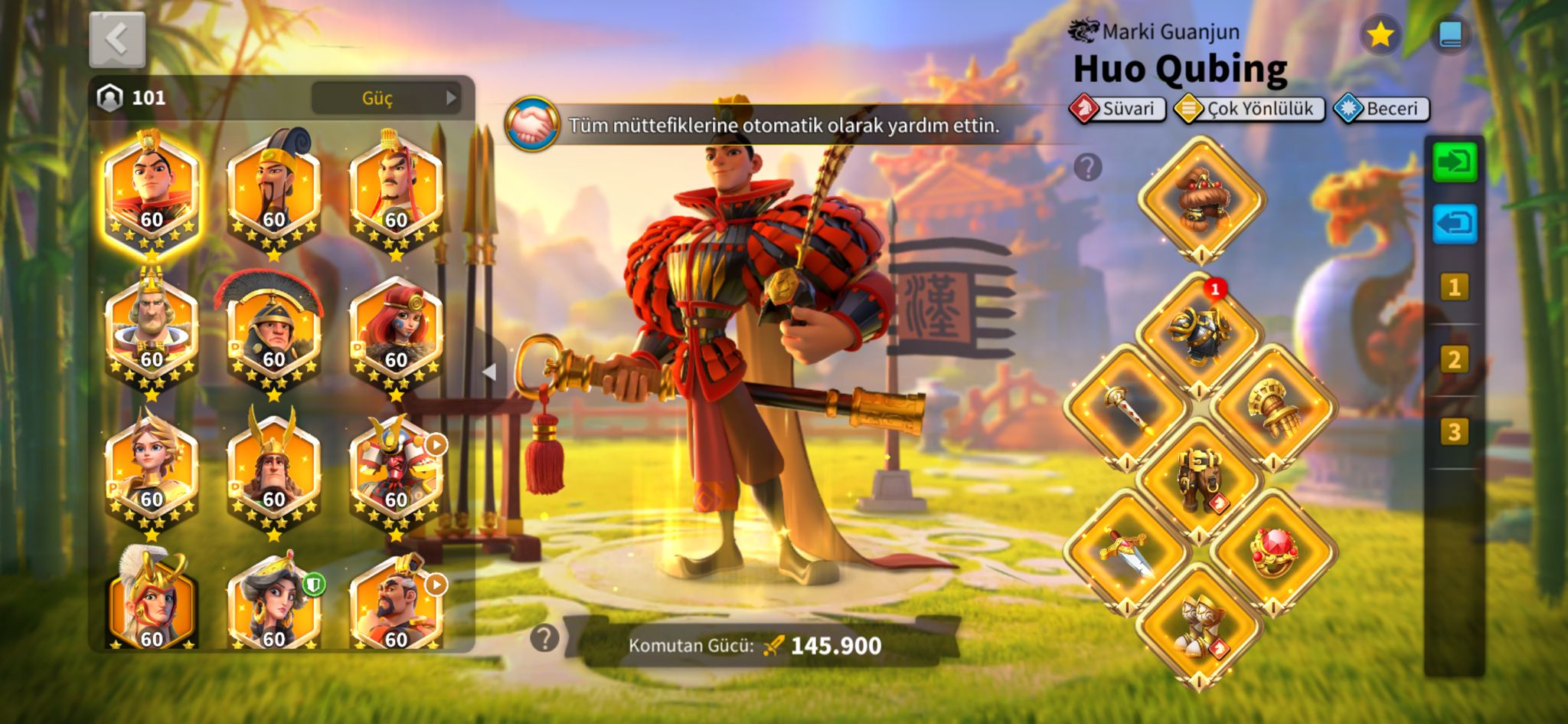1568x724 pixels.
Task: Go back using the arrow button
Action: (117, 39)
